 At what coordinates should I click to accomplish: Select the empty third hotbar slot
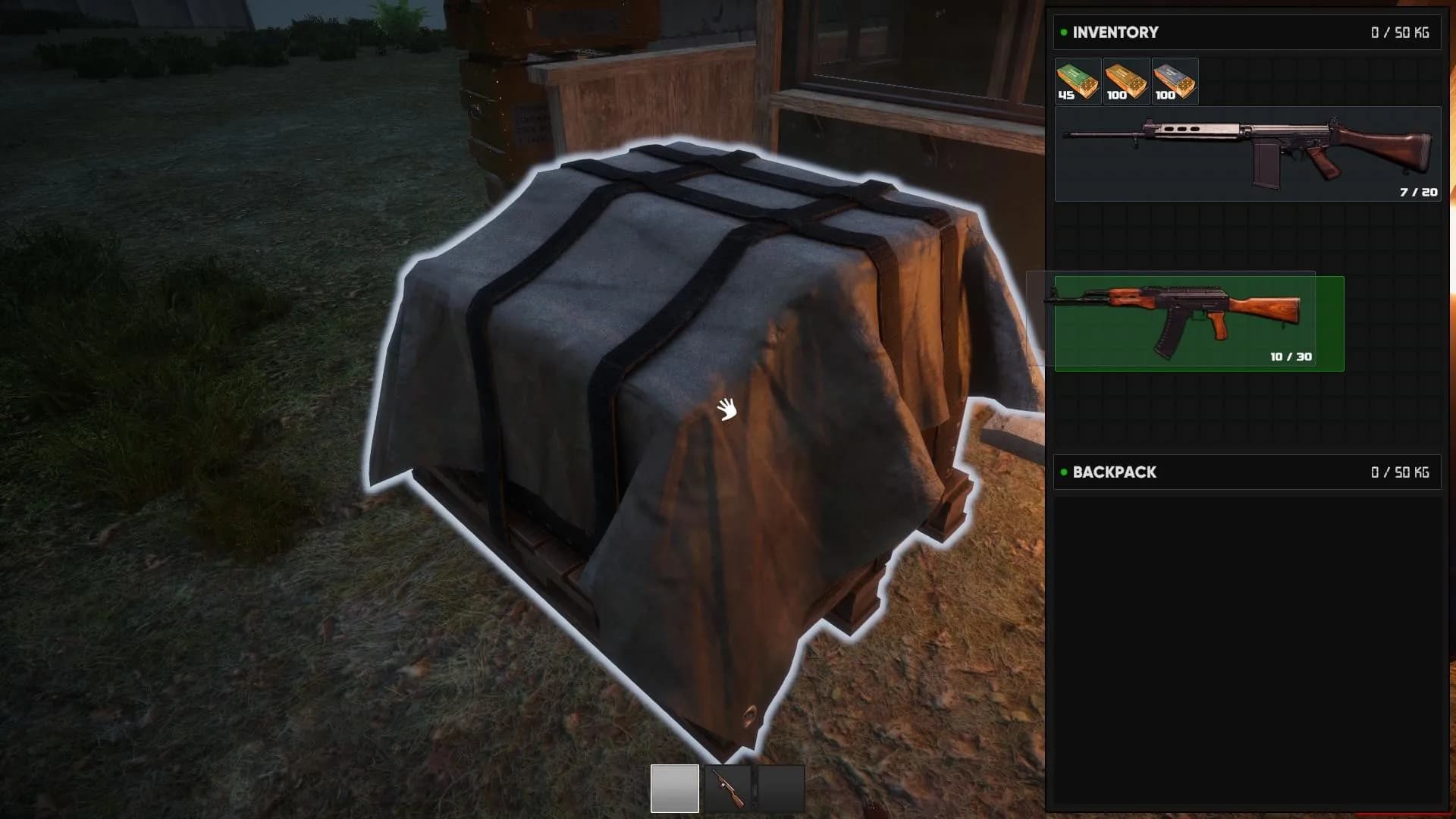781,789
